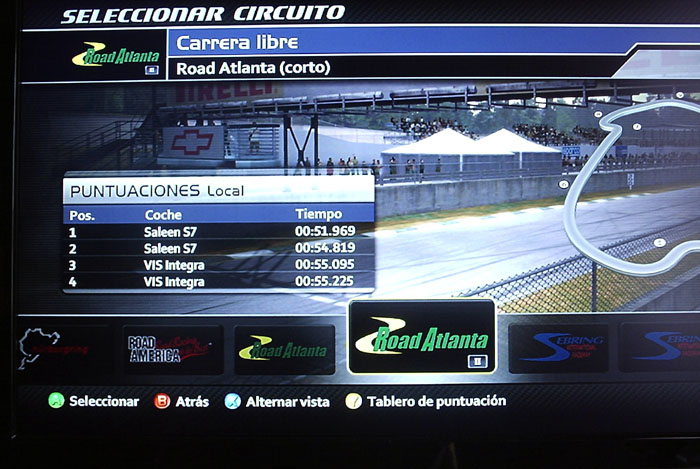Image resolution: width=700 pixels, height=469 pixels.
Task: Choose the Sebring thumbnail beside highlighted Road Atlanta
Action: [558, 347]
